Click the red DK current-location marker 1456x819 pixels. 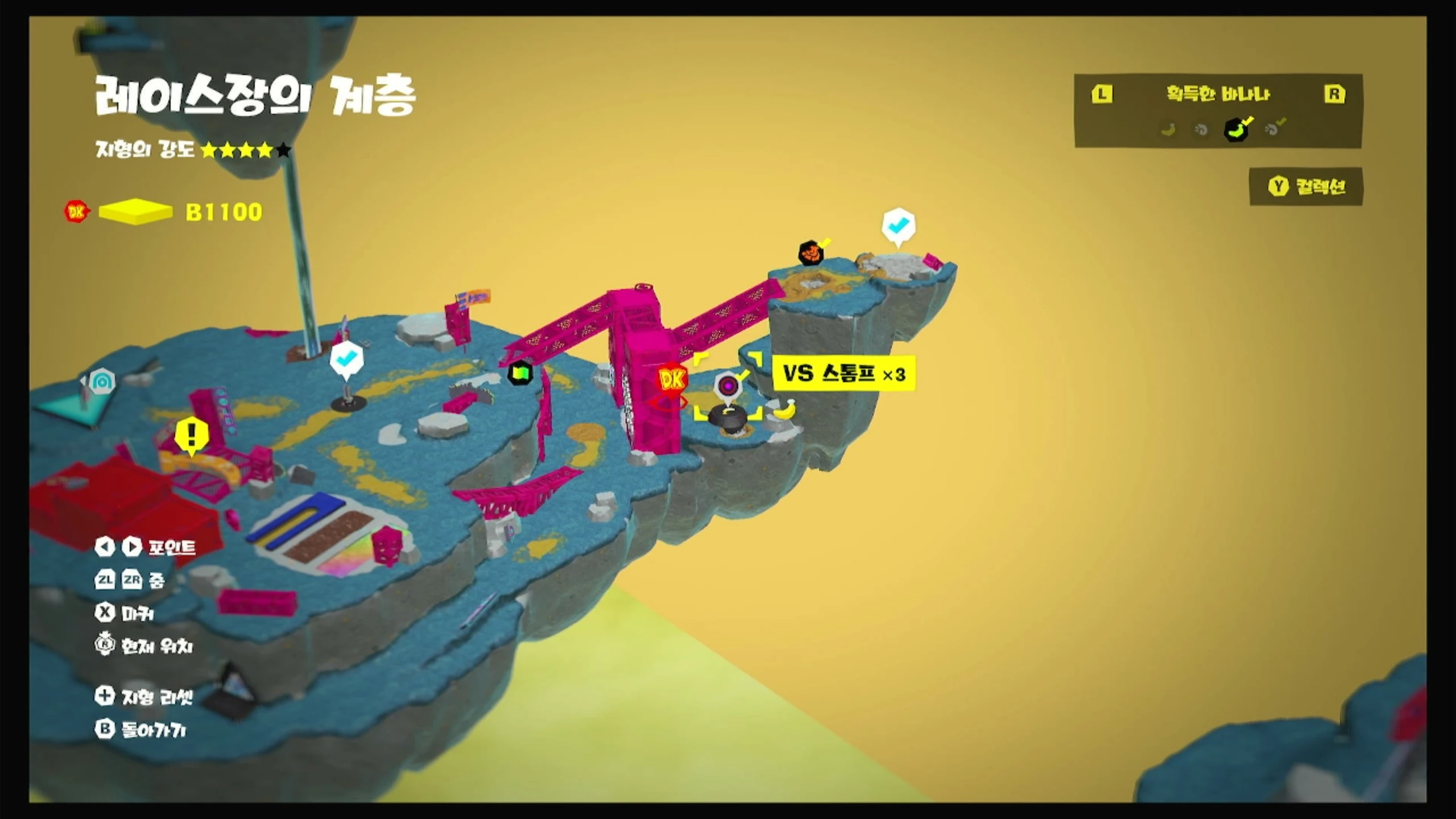(x=671, y=380)
